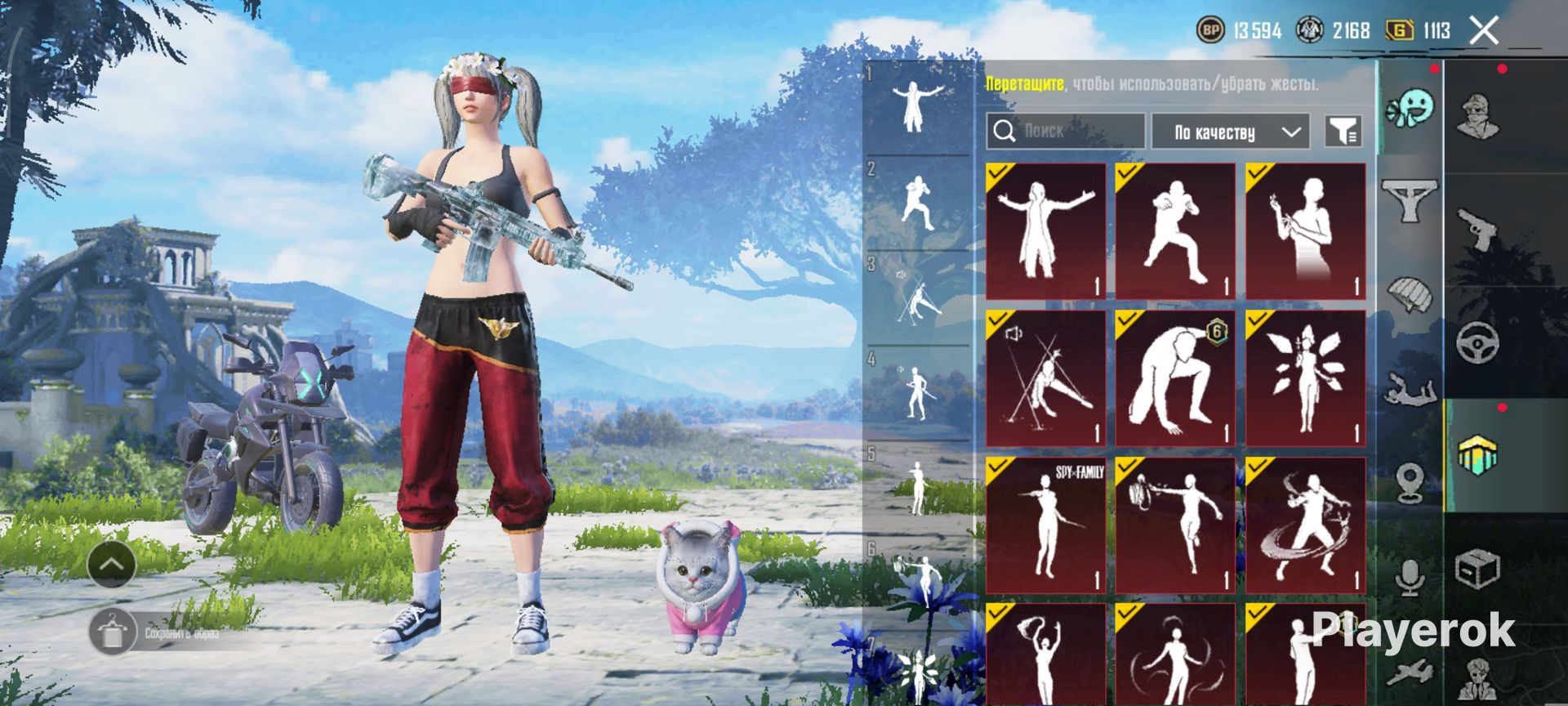Expand the up-arrow circle button
1568x706 pixels.
[x=112, y=564]
